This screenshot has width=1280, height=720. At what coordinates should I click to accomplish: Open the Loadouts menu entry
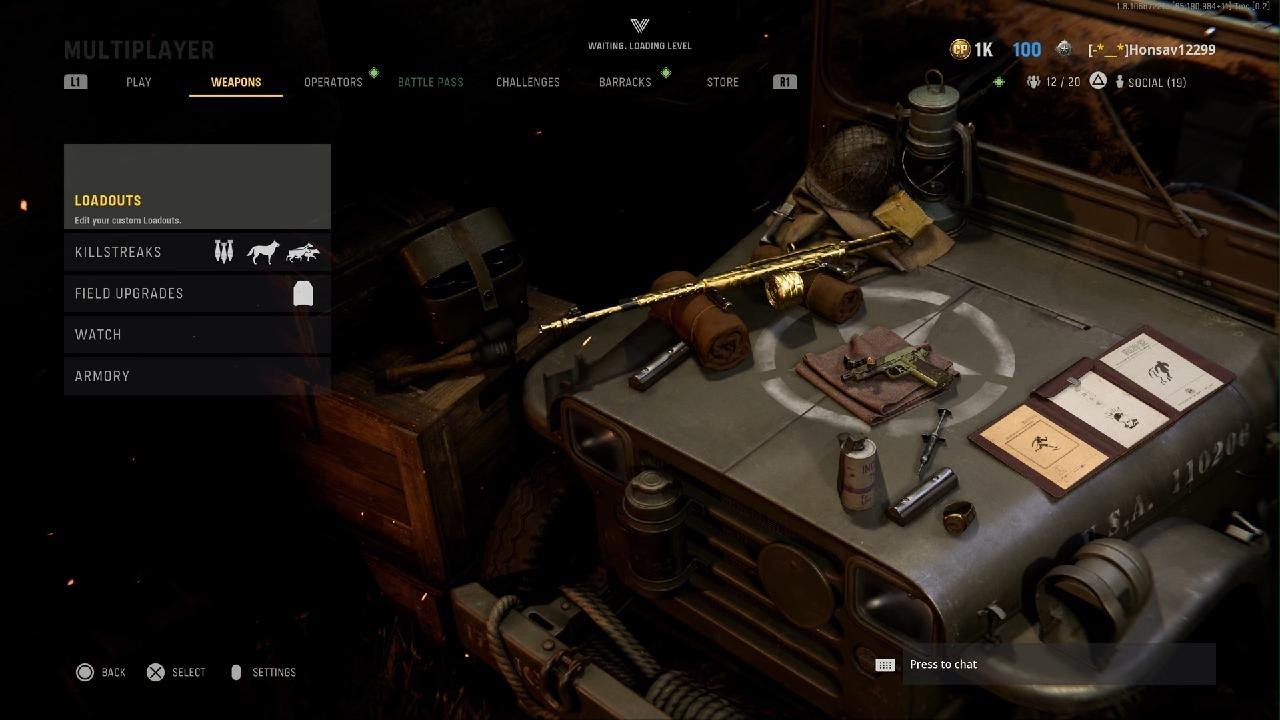tap(197, 187)
